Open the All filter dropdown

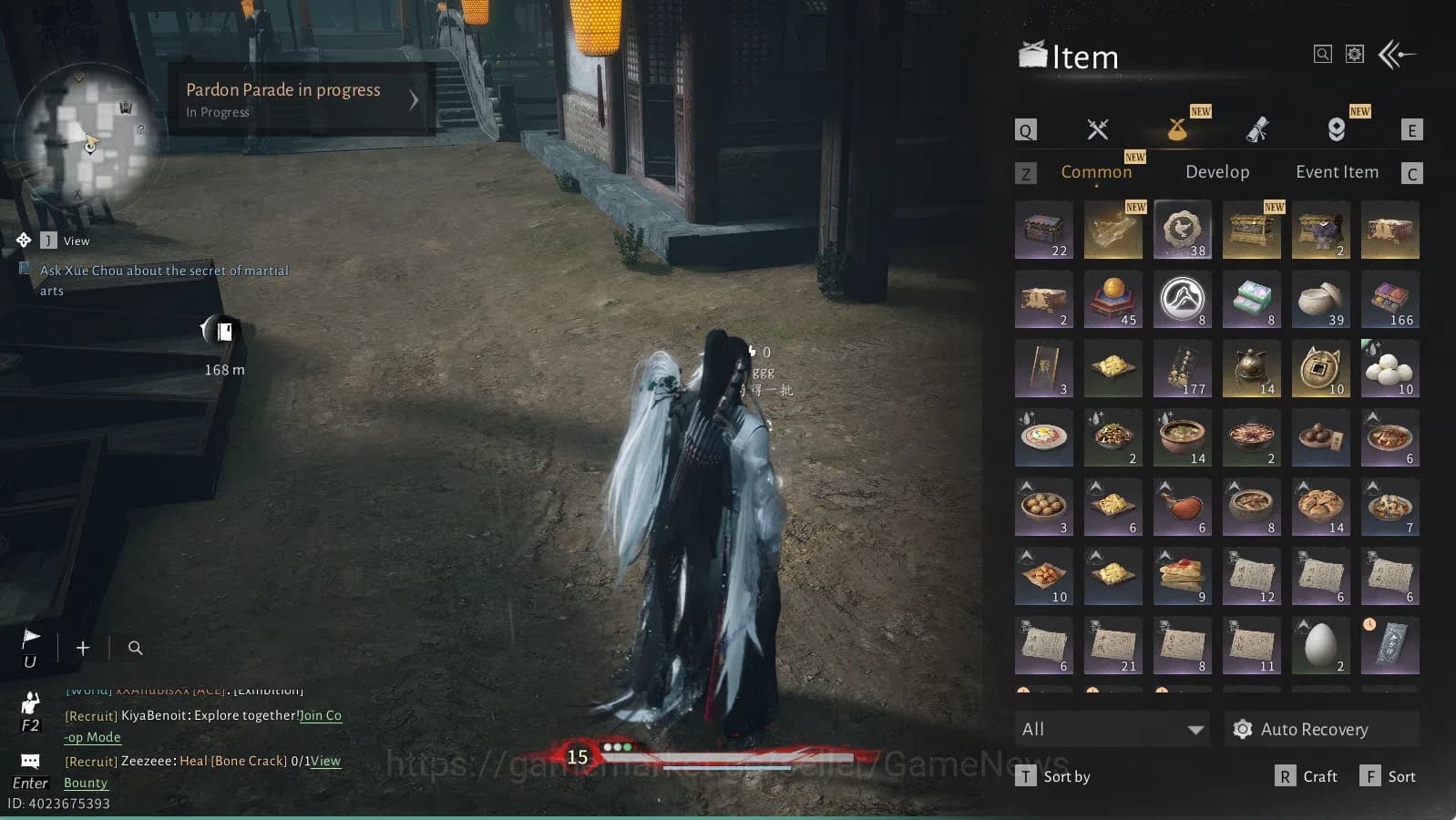tap(1112, 729)
